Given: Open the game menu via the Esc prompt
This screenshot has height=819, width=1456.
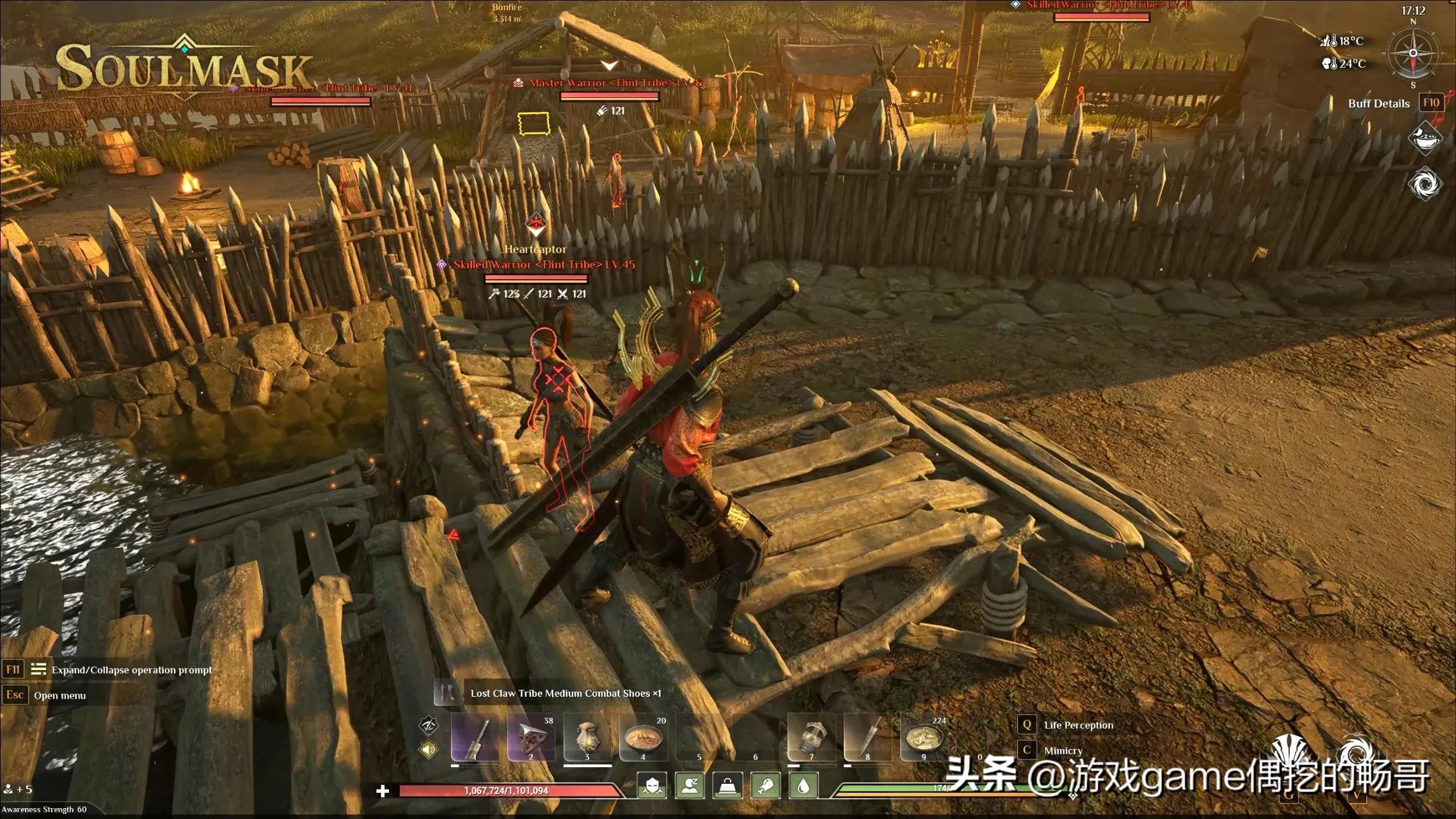Looking at the screenshot, I should click(x=14, y=694).
